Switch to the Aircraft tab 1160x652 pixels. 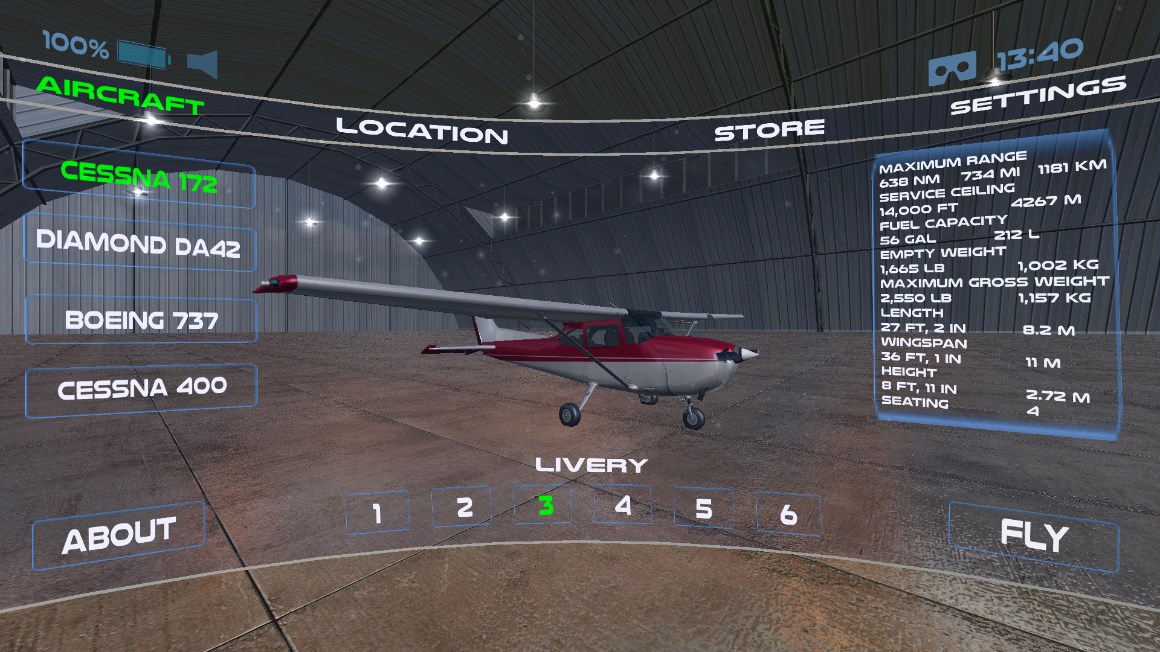tap(120, 94)
